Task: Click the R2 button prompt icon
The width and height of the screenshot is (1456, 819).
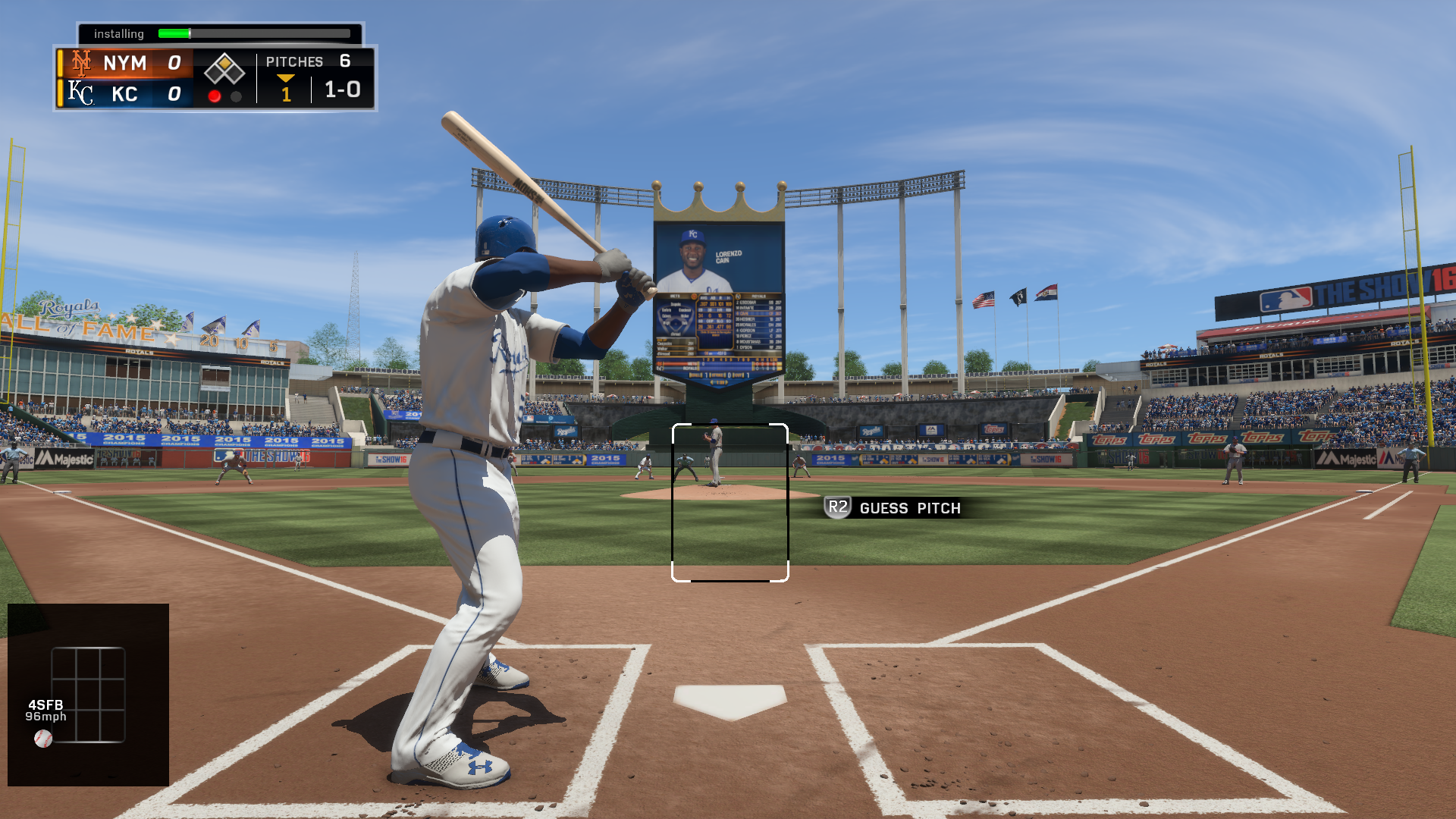Action: point(839,508)
